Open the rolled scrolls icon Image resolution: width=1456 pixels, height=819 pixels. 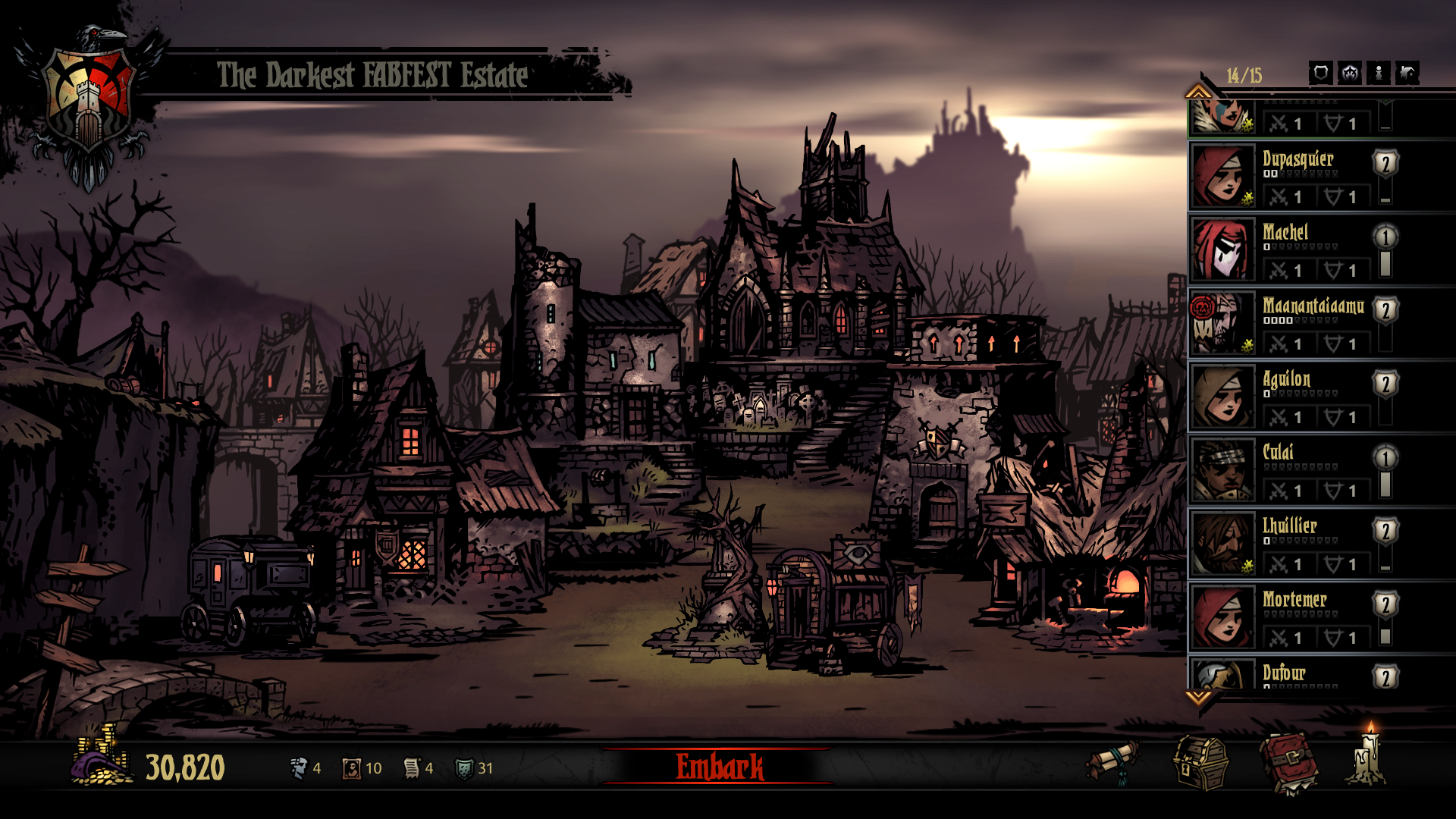click(x=1113, y=763)
